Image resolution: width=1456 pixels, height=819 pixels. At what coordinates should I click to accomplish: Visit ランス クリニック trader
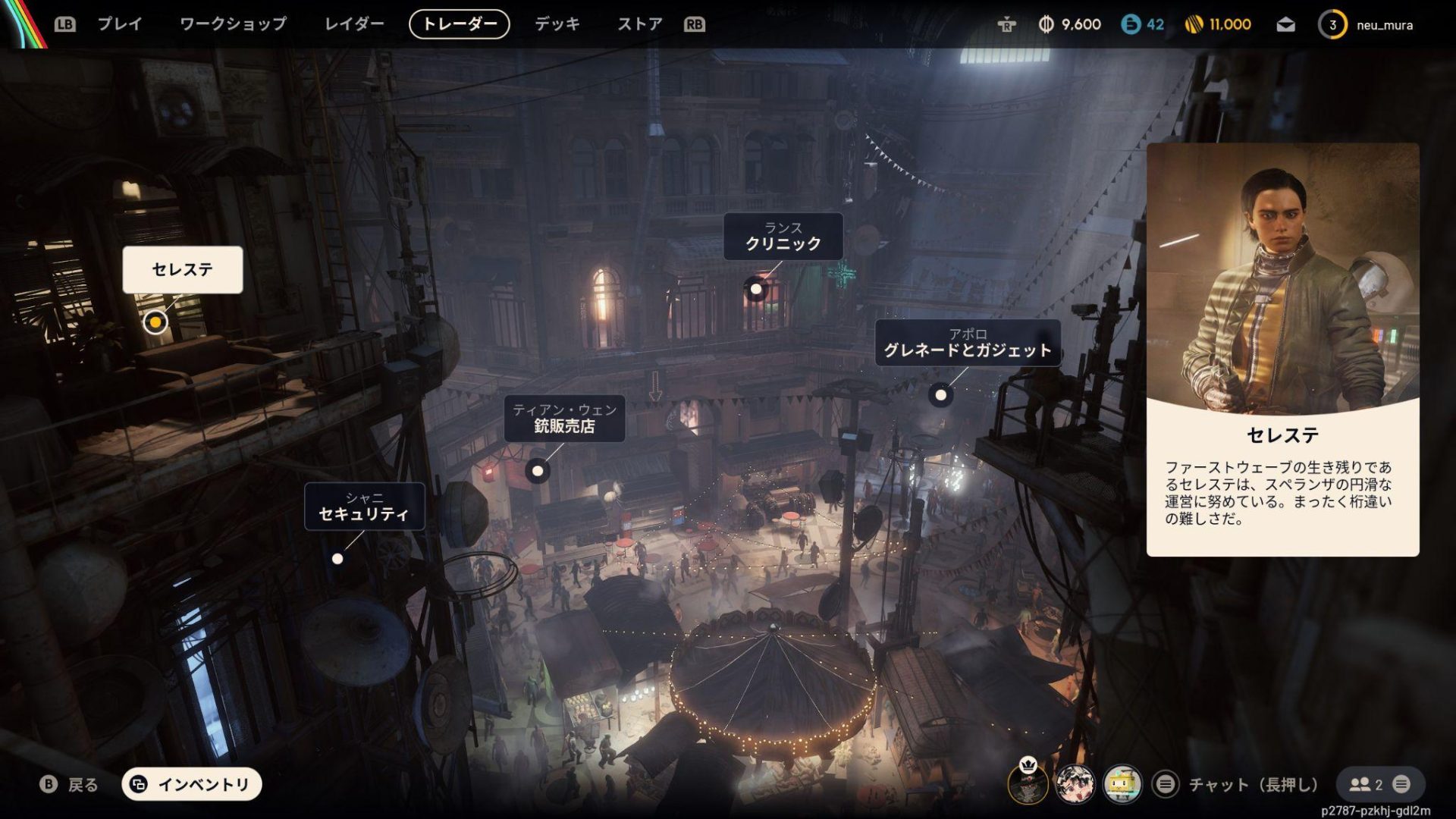[x=783, y=237]
